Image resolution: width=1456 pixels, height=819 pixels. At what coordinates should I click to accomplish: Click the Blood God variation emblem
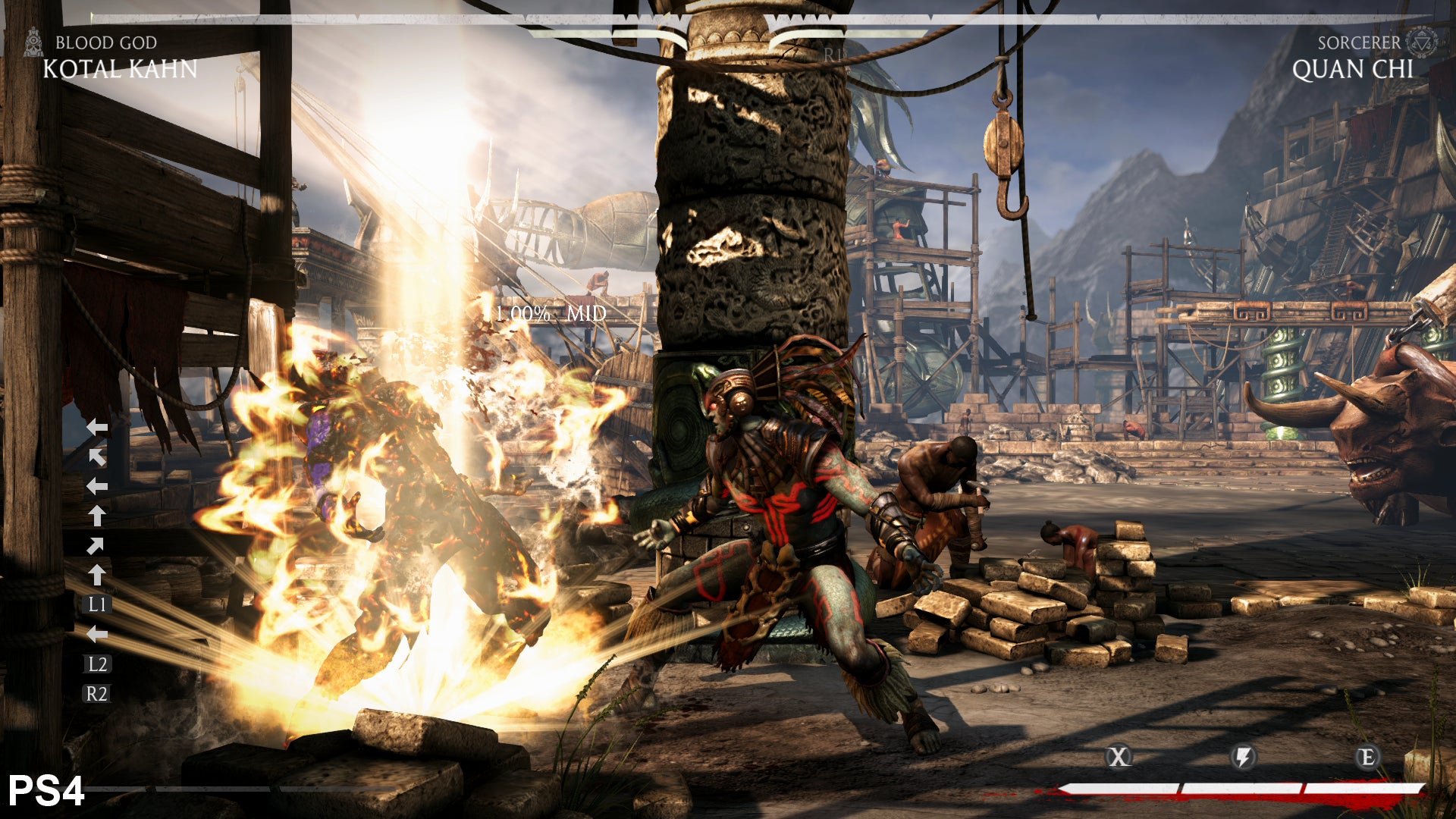pyautogui.click(x=33, y=42)
